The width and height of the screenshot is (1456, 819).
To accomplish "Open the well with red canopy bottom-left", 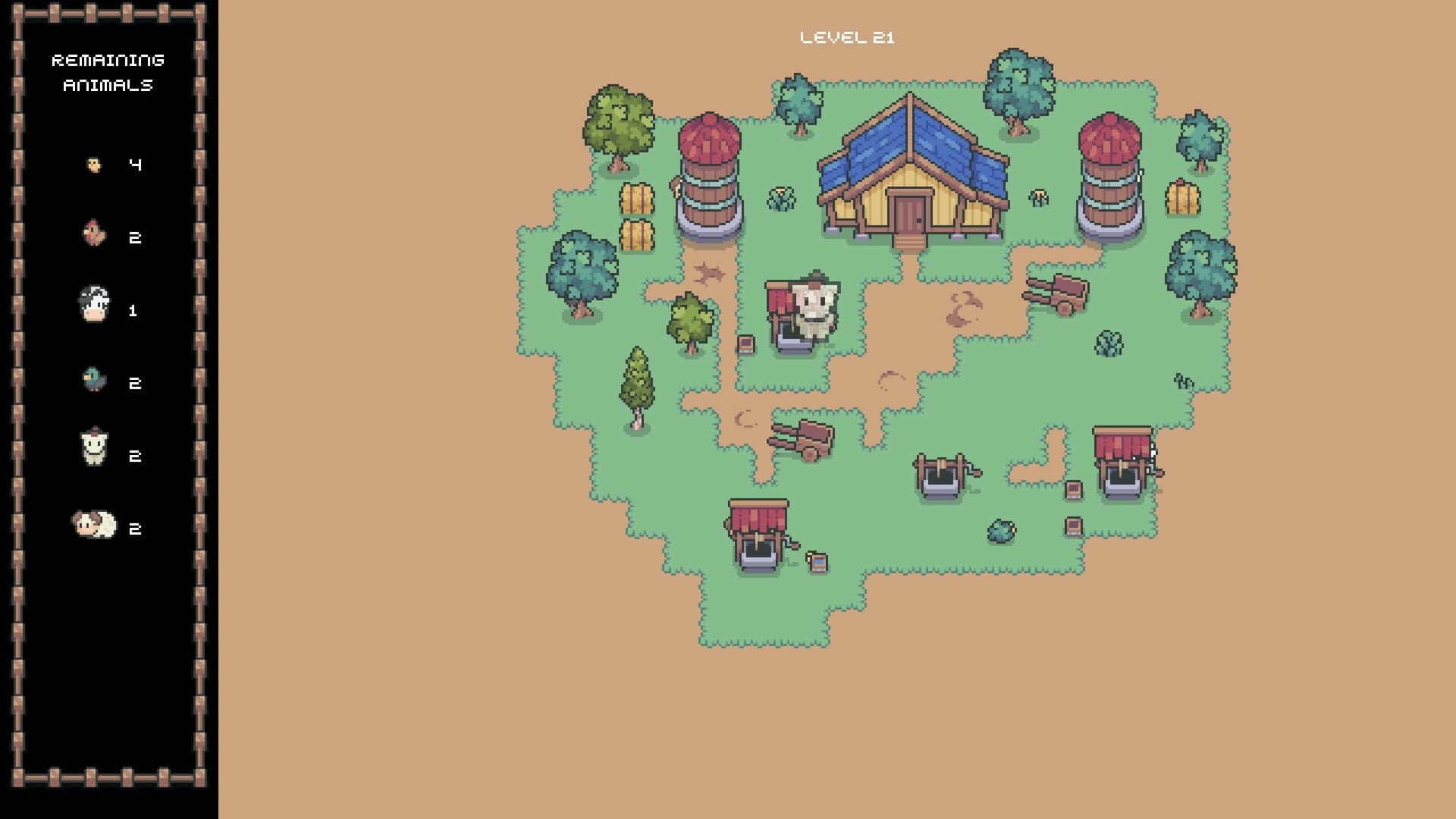I will click(x=758, y=535).
